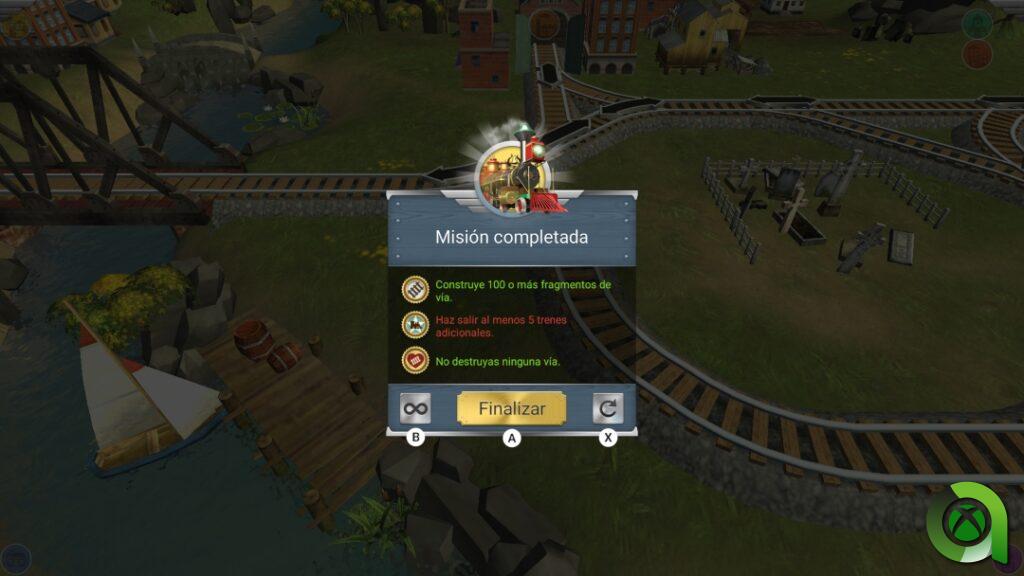Restart the mission with the circular arrow button
The width and height of the screenshot is (1024, 576).
607,408
